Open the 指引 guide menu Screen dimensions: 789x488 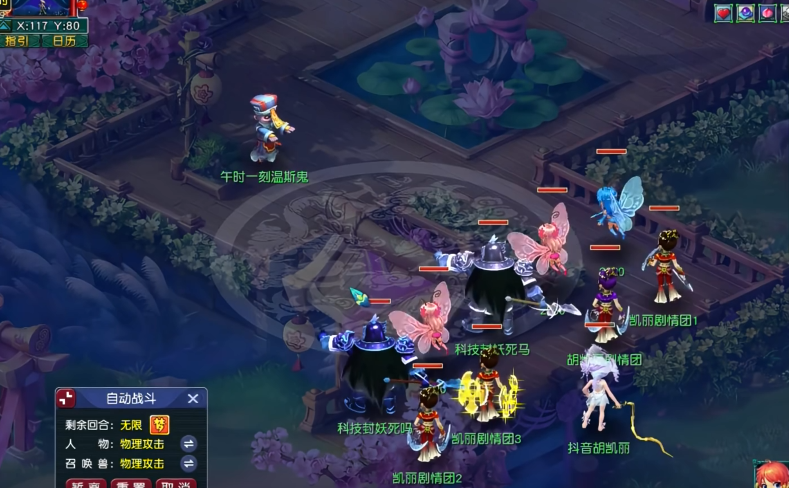[17, 41]
